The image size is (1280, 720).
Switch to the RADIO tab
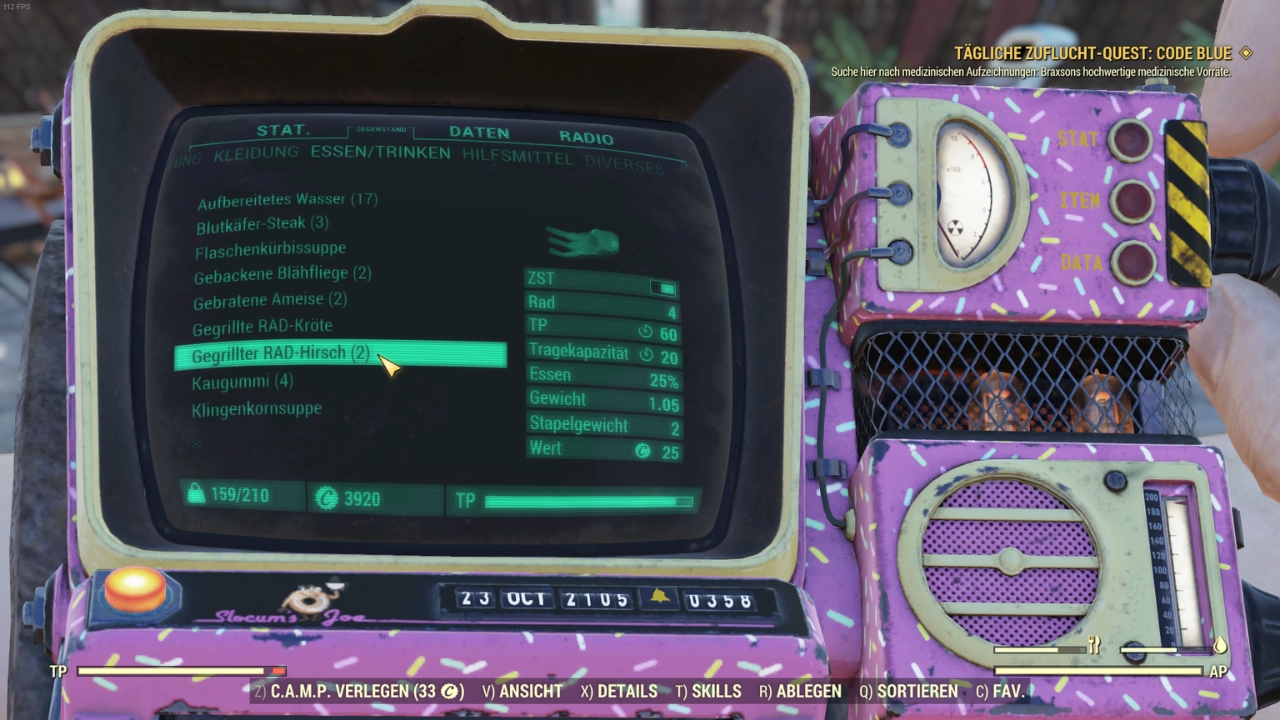click(x=586, y=137)
